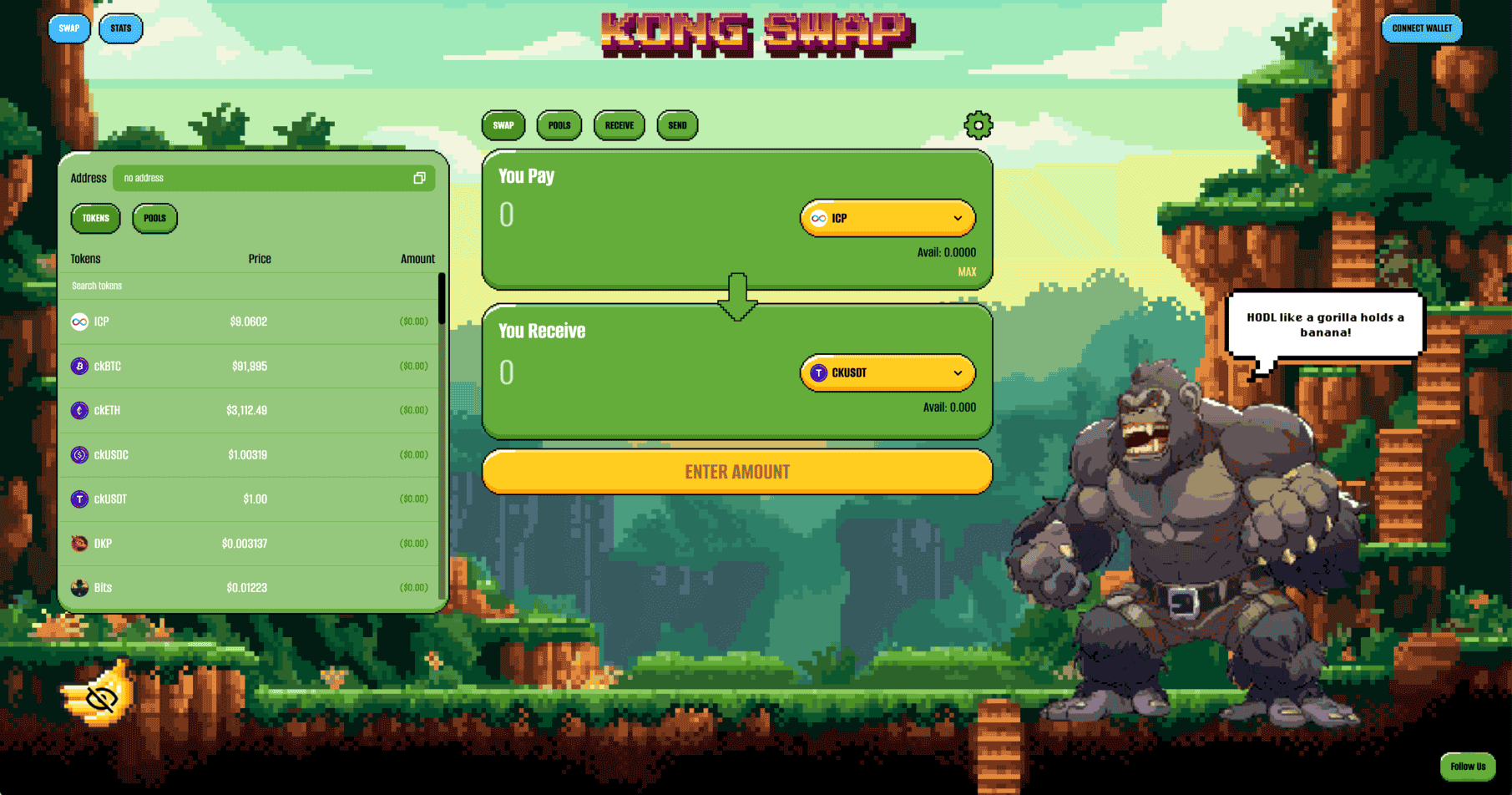Screen dimensions: 1512x795
Task: Open the You Pay ICP token selector
Action: coord(887,218)
